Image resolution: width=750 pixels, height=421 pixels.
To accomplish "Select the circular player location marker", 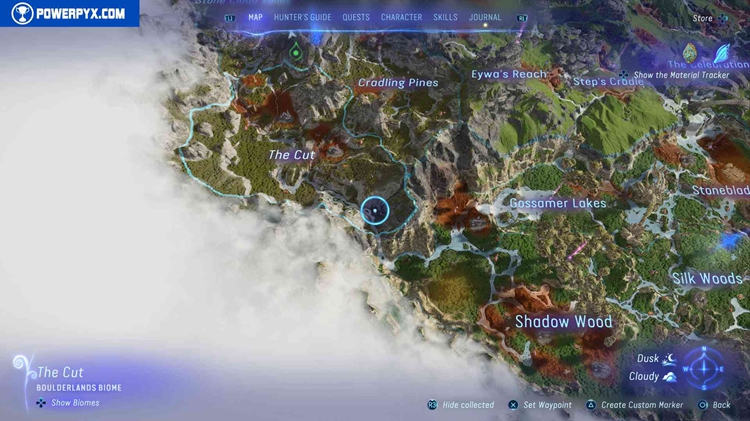I will [x=374, y=210].
